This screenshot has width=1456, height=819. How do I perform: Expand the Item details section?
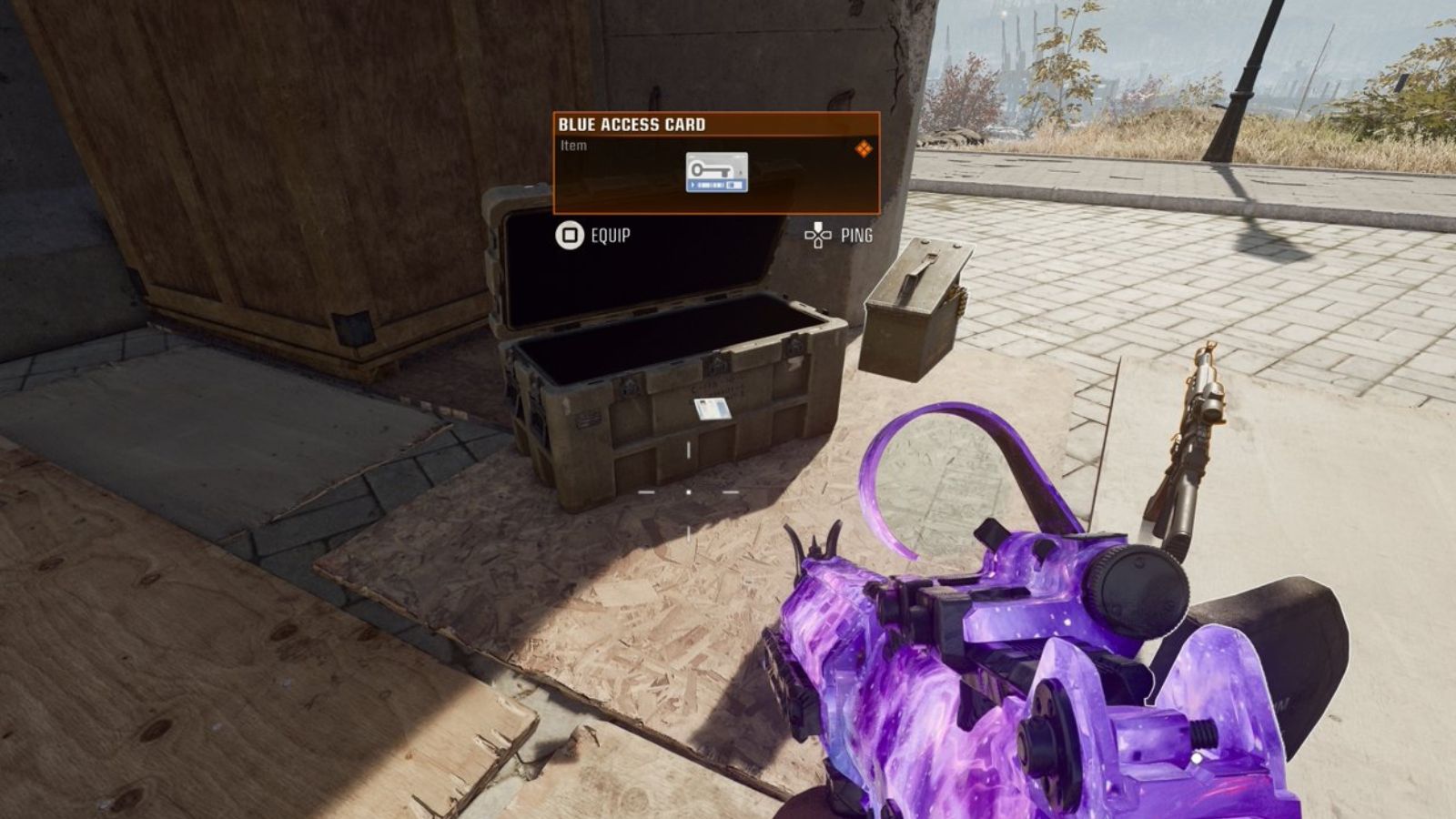(573, 144)
